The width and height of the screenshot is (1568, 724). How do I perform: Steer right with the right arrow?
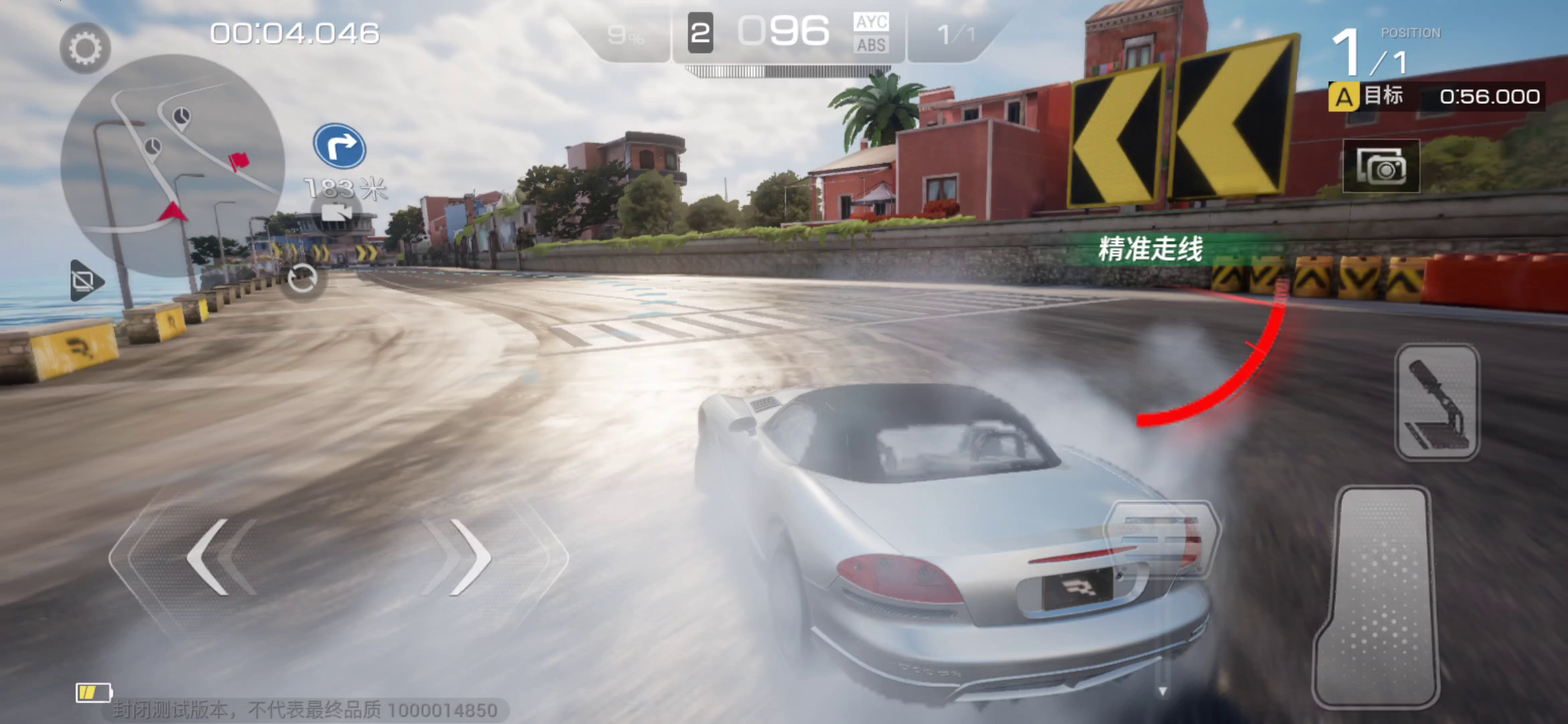(469, 556)
